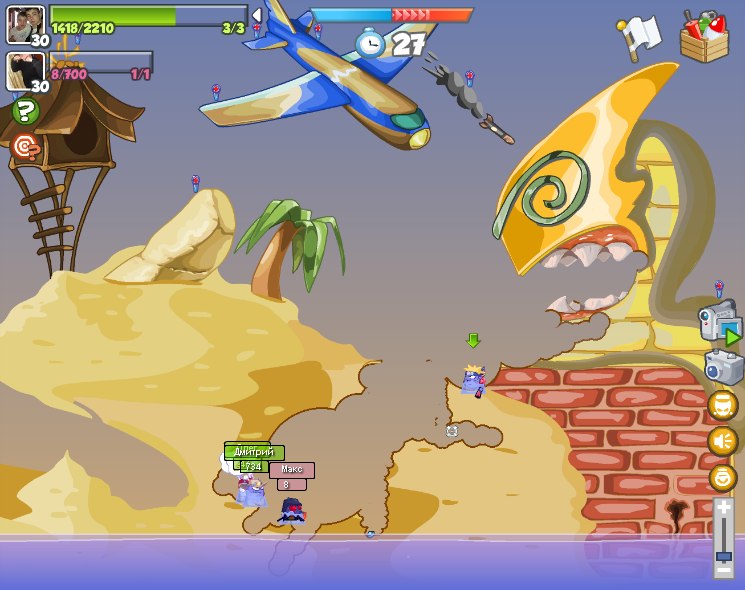The image size is (745, 590).
Task: Take a screenshot with the camera icon
Action: [723, 366]
